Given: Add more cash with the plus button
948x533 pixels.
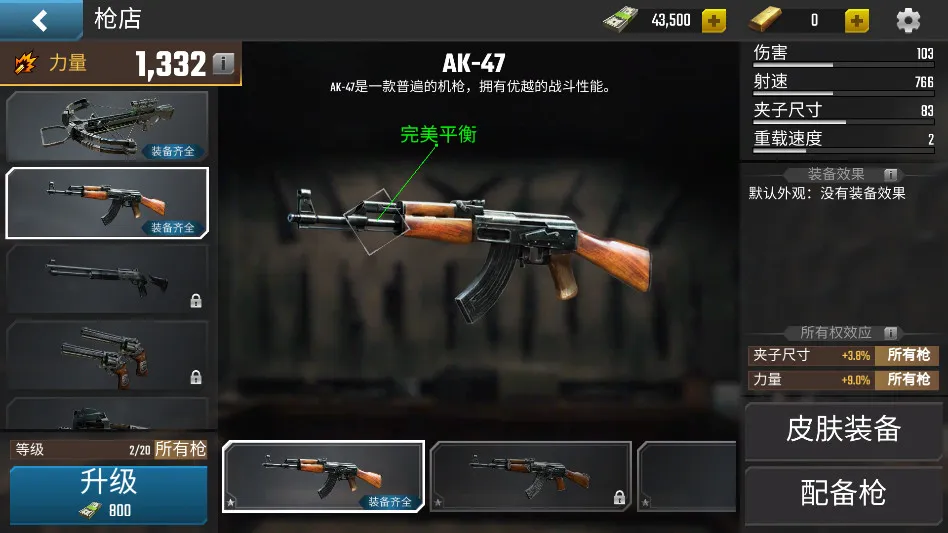Looking at the screenshot, I should (x=713, y=20).
